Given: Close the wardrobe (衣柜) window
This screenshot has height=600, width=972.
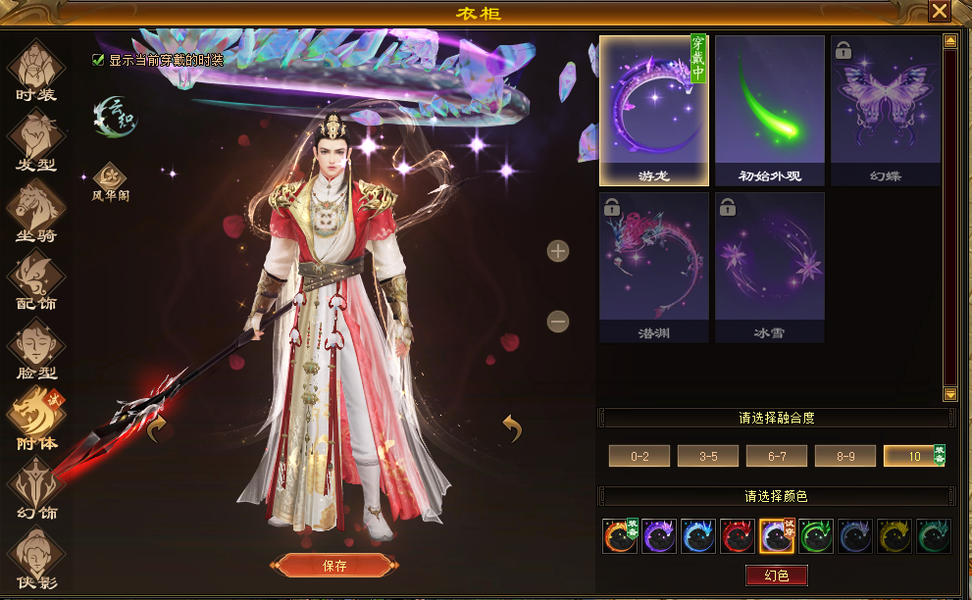Looking at the screenshot, I should [939, 11].
